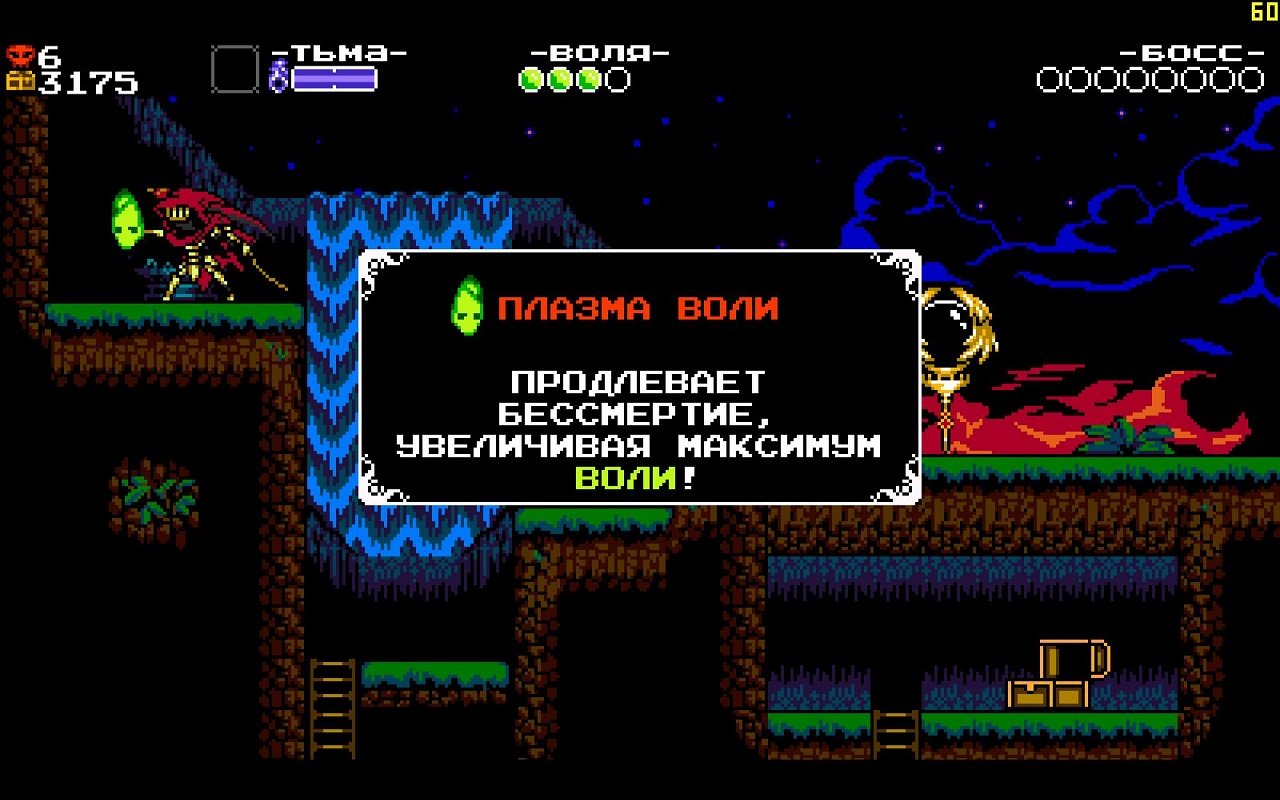Expand the ПЛАЗМА ВОЛИ dialog box
This screenshot has width=1280, height=800.
coord(640,375)
